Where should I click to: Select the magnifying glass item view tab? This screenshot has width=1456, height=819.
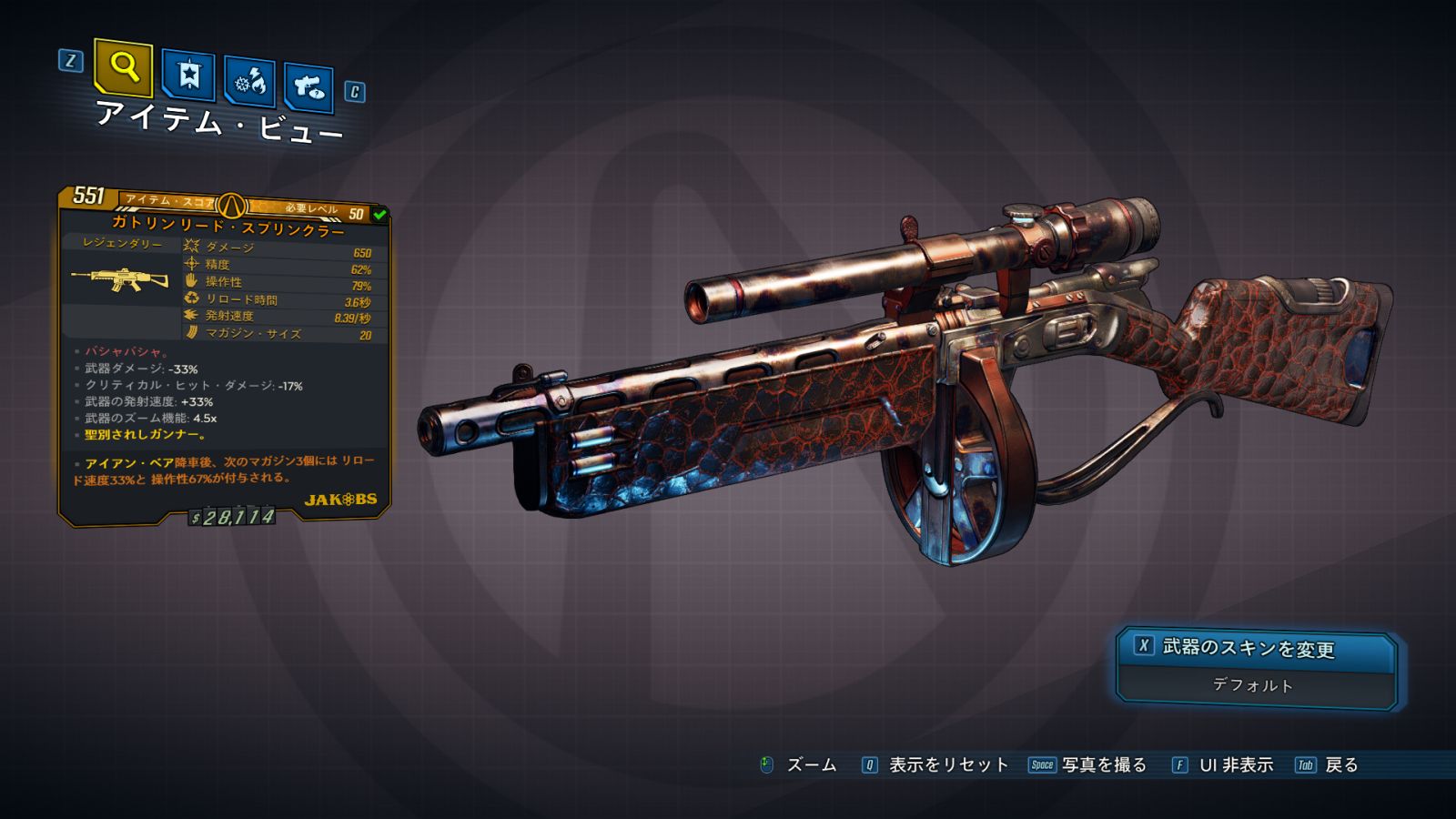pos(123,67)
